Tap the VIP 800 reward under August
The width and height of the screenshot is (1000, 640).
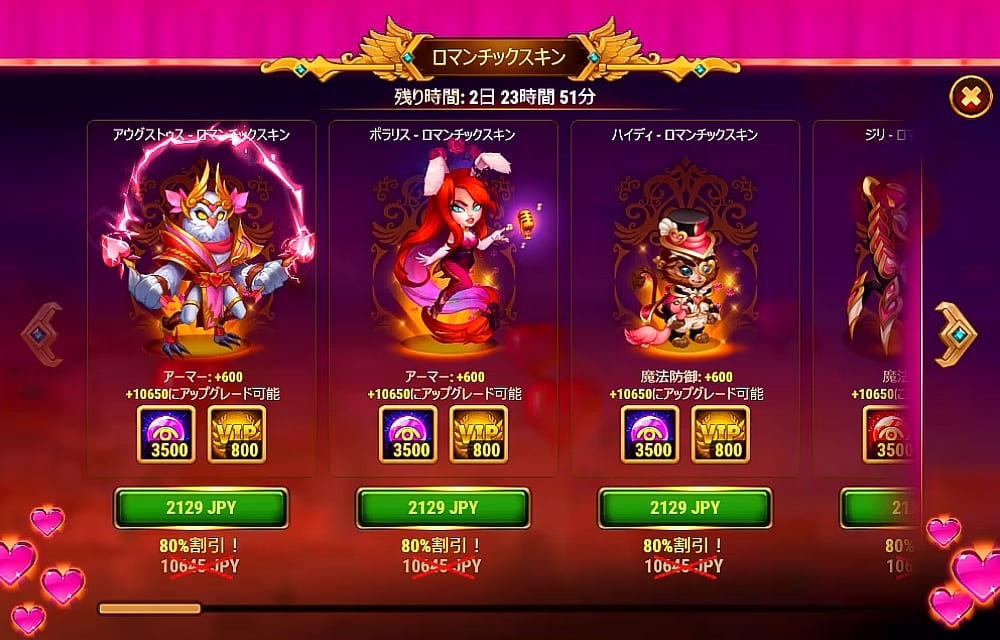236,434
